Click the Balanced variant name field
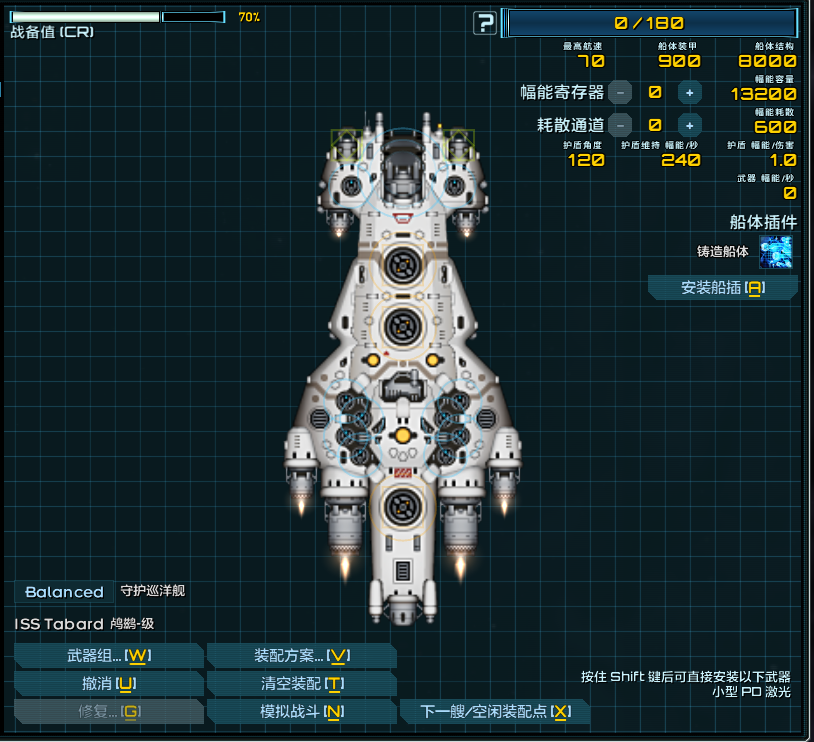The height and width of the screenshot is (742, 814). pos(64,592)
